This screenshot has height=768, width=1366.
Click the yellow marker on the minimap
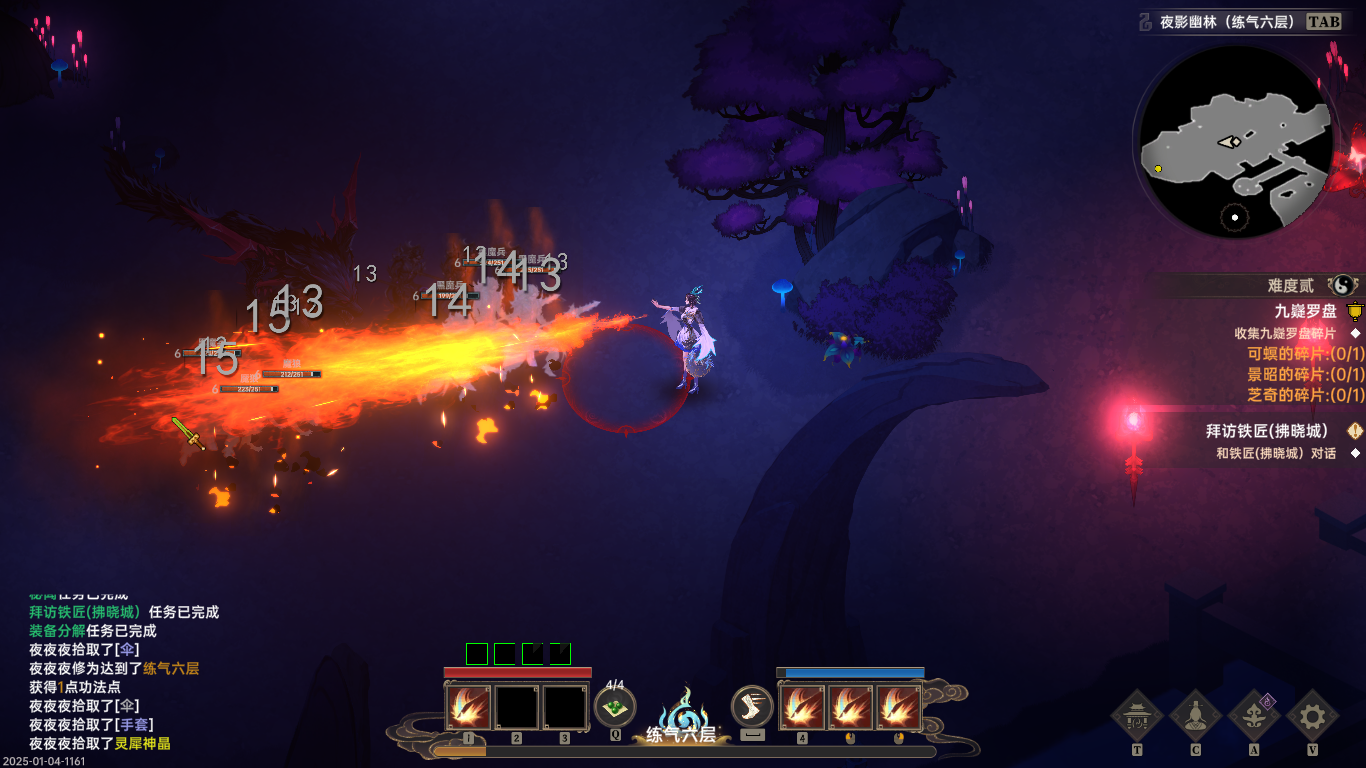click(x=1158, y=169)
